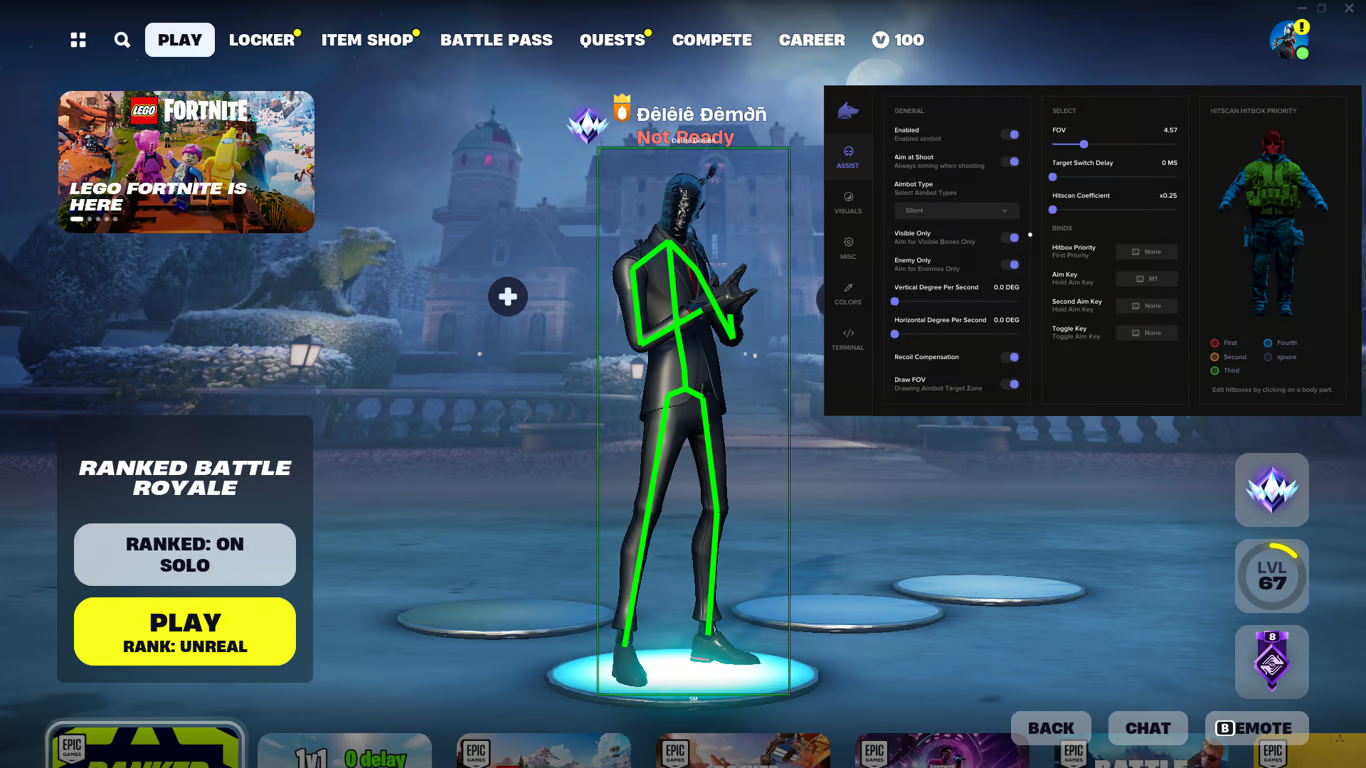This screenshot has width=1366, height=768.
Task: Open the BATTLE PASS menu item
Action: tap(497, 40)
